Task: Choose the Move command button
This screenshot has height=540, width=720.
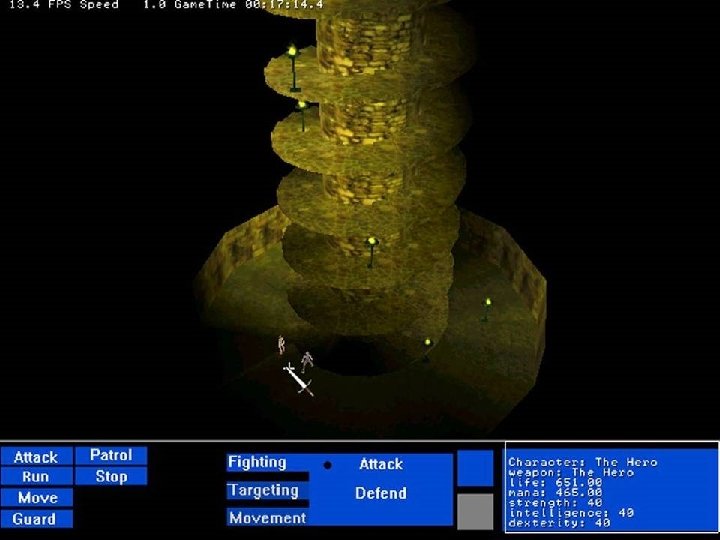Action: (37, 498)
